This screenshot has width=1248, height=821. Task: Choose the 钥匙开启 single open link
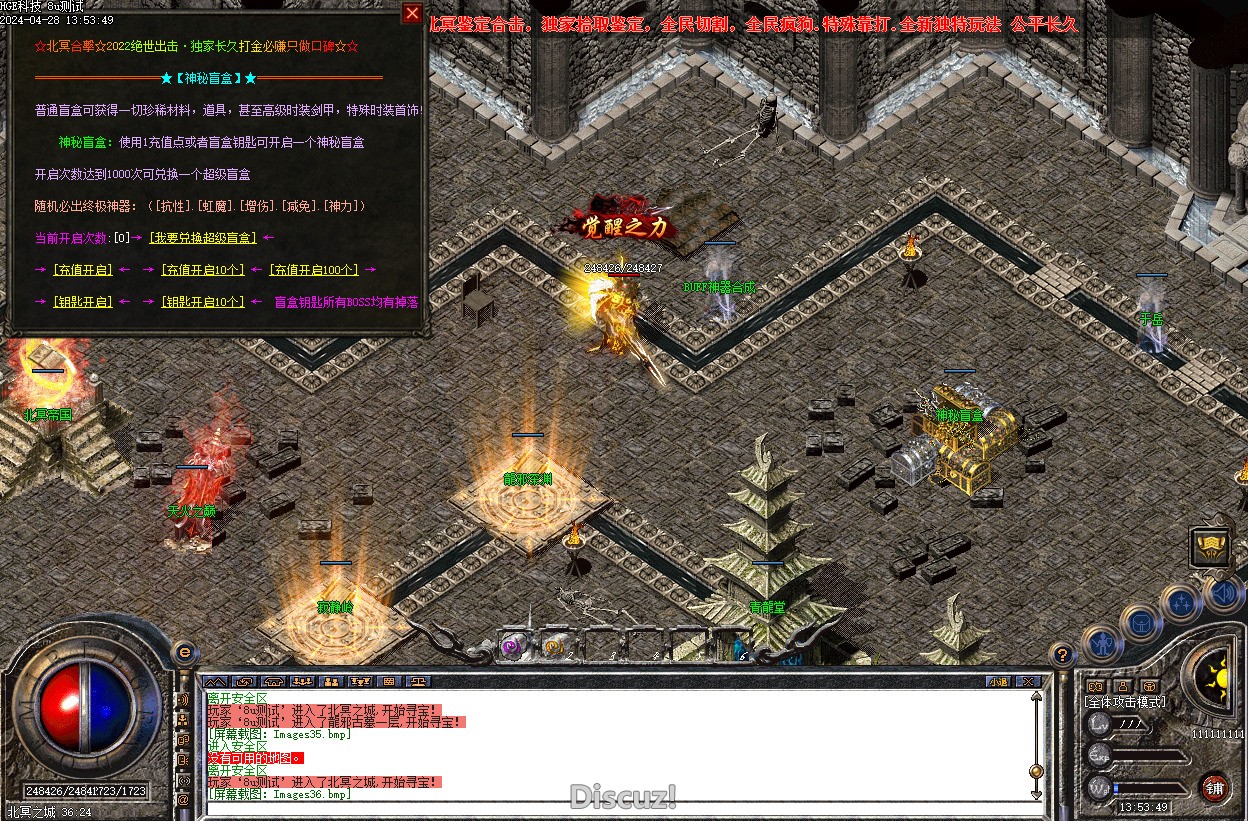[82, 302]
